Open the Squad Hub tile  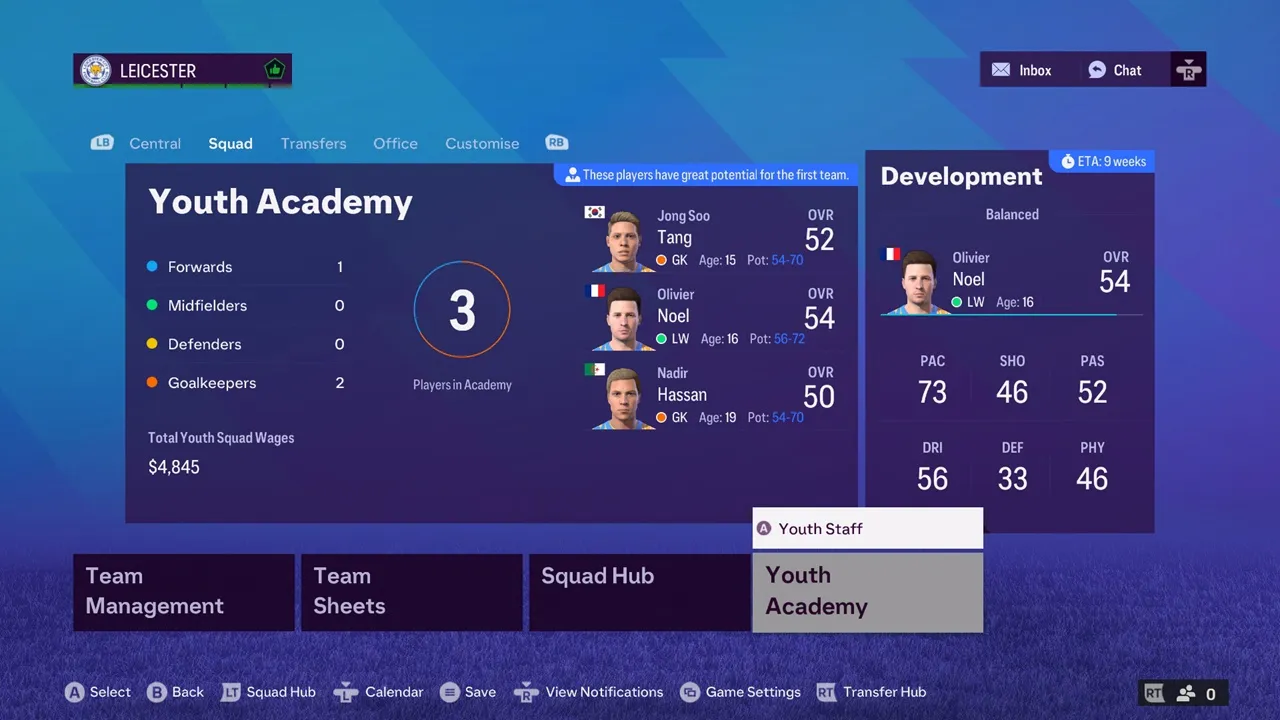click(639, 592)
